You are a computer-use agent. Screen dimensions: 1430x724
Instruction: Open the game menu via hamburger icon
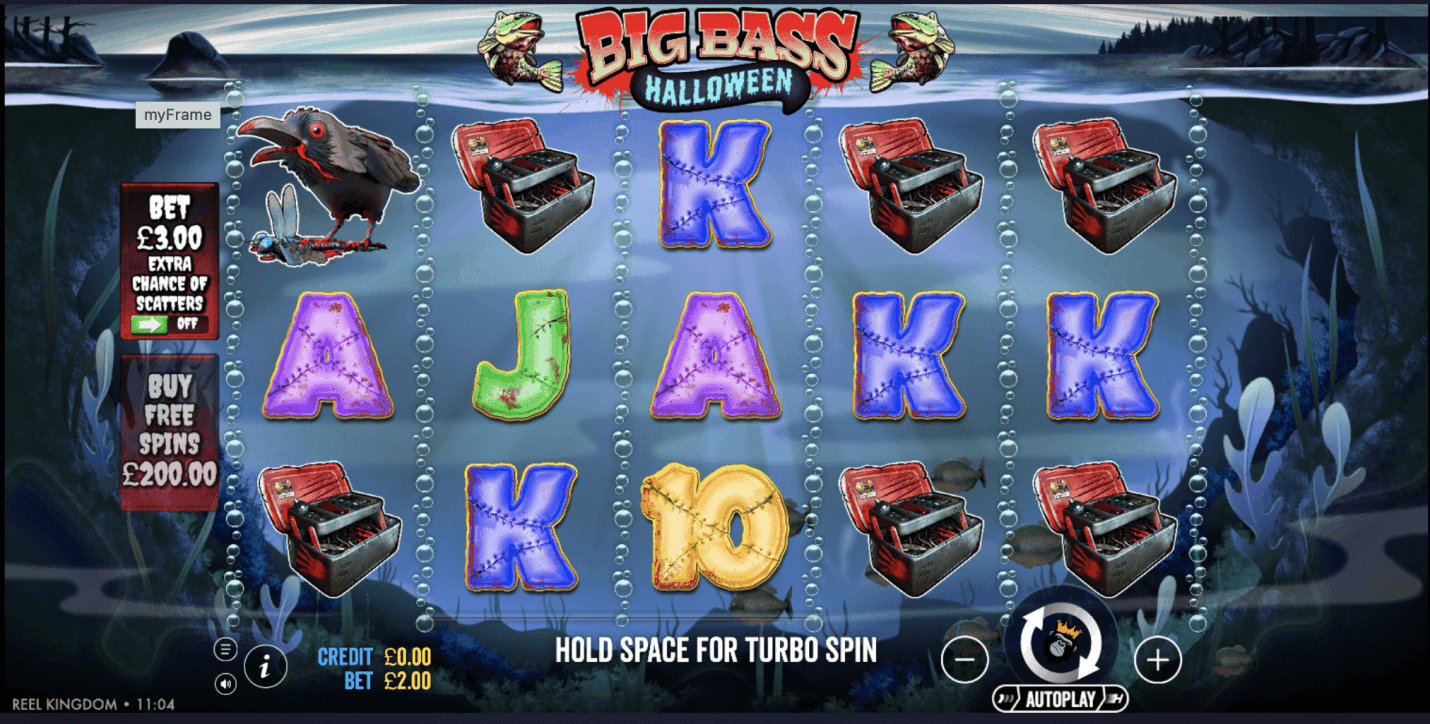[x=225, y=650]
